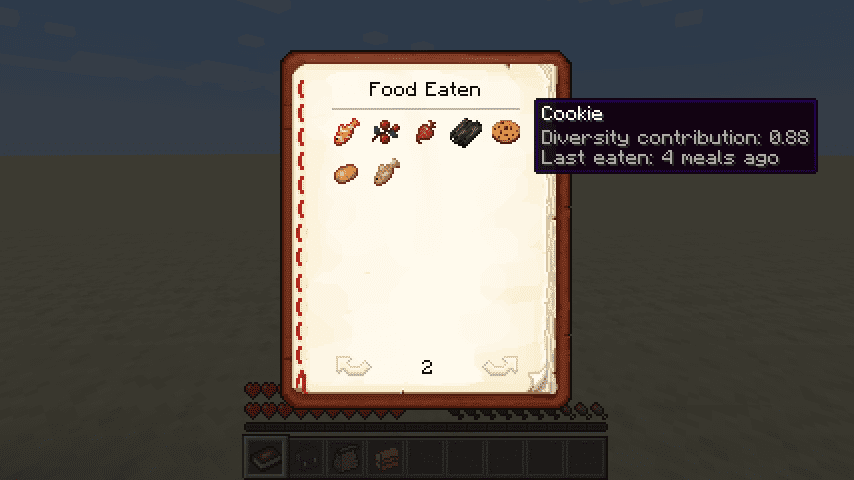Select the raw salmon food icon

click(347, 131)
